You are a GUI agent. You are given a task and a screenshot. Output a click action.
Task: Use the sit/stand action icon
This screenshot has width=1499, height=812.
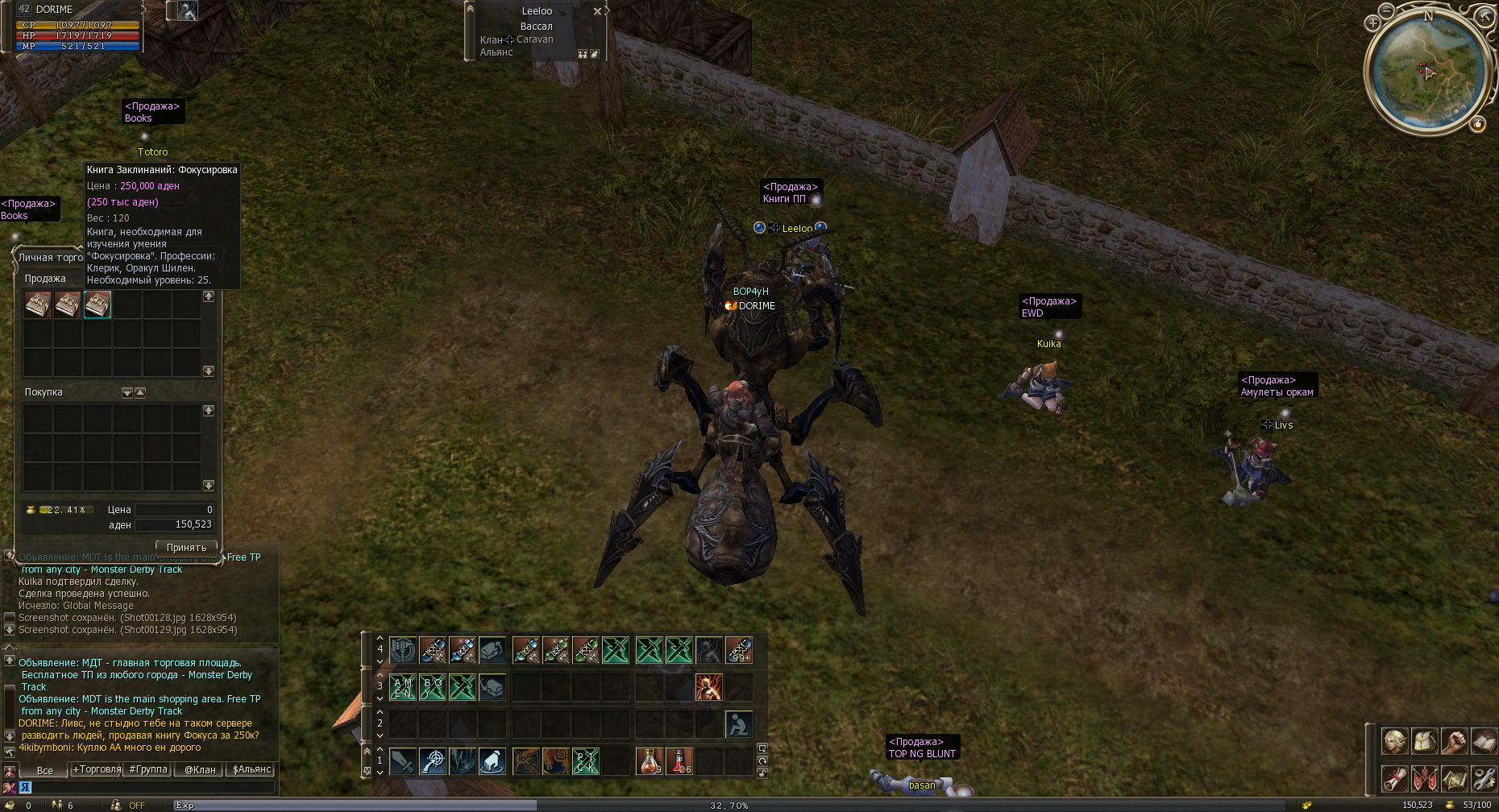(739, 723)
